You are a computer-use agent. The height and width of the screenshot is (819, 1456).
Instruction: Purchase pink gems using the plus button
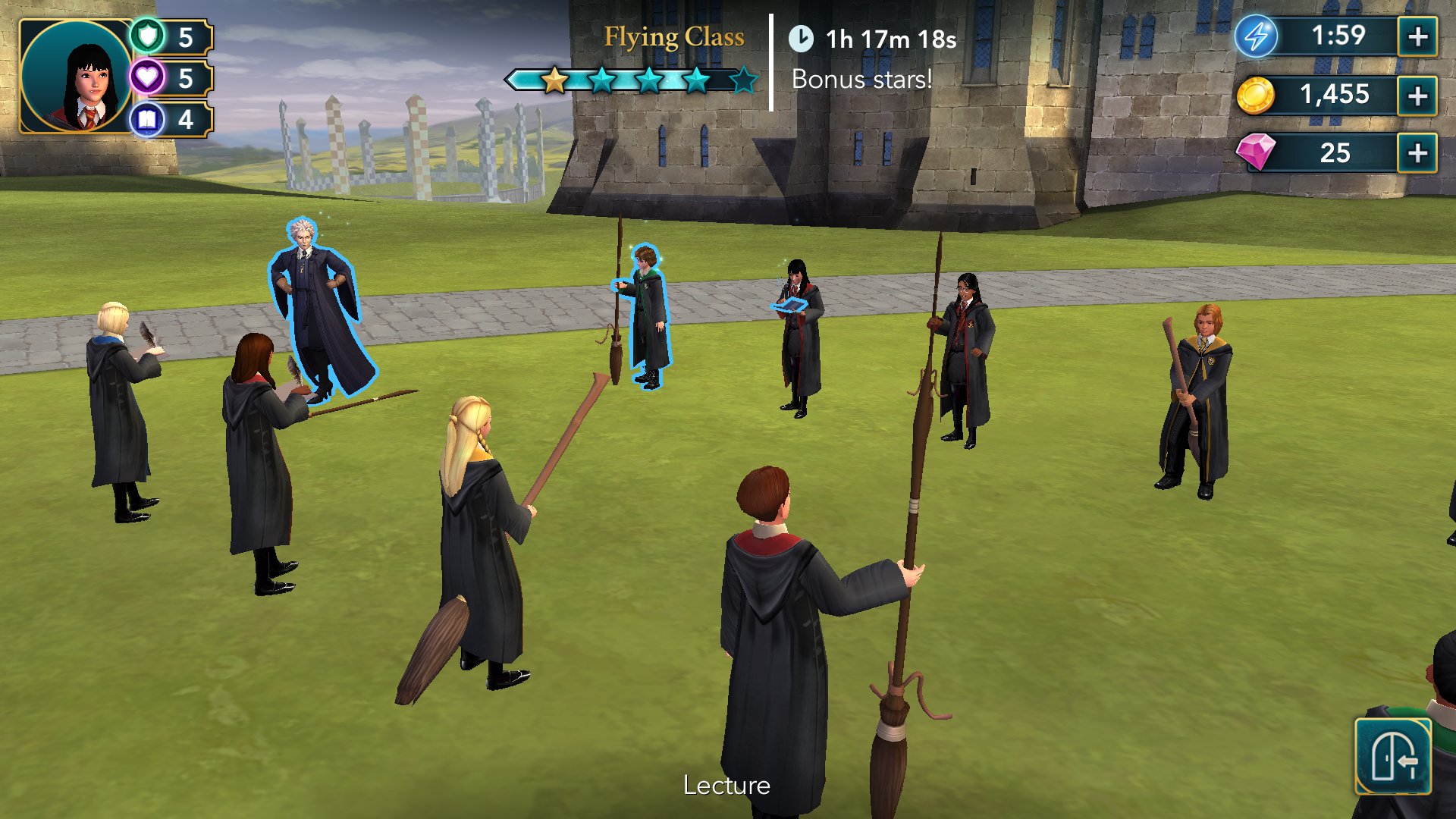tap(1417, 154)
